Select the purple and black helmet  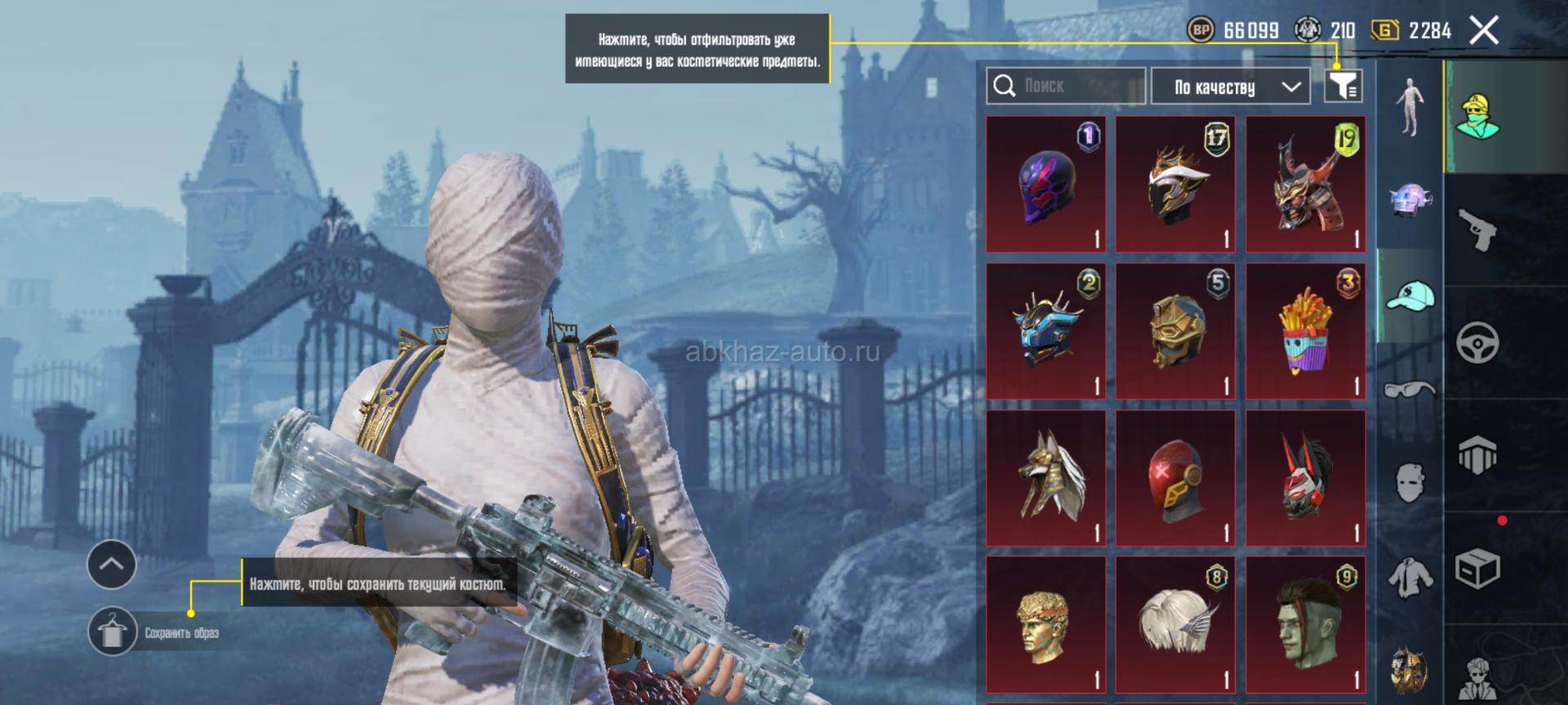point(1045,185)
